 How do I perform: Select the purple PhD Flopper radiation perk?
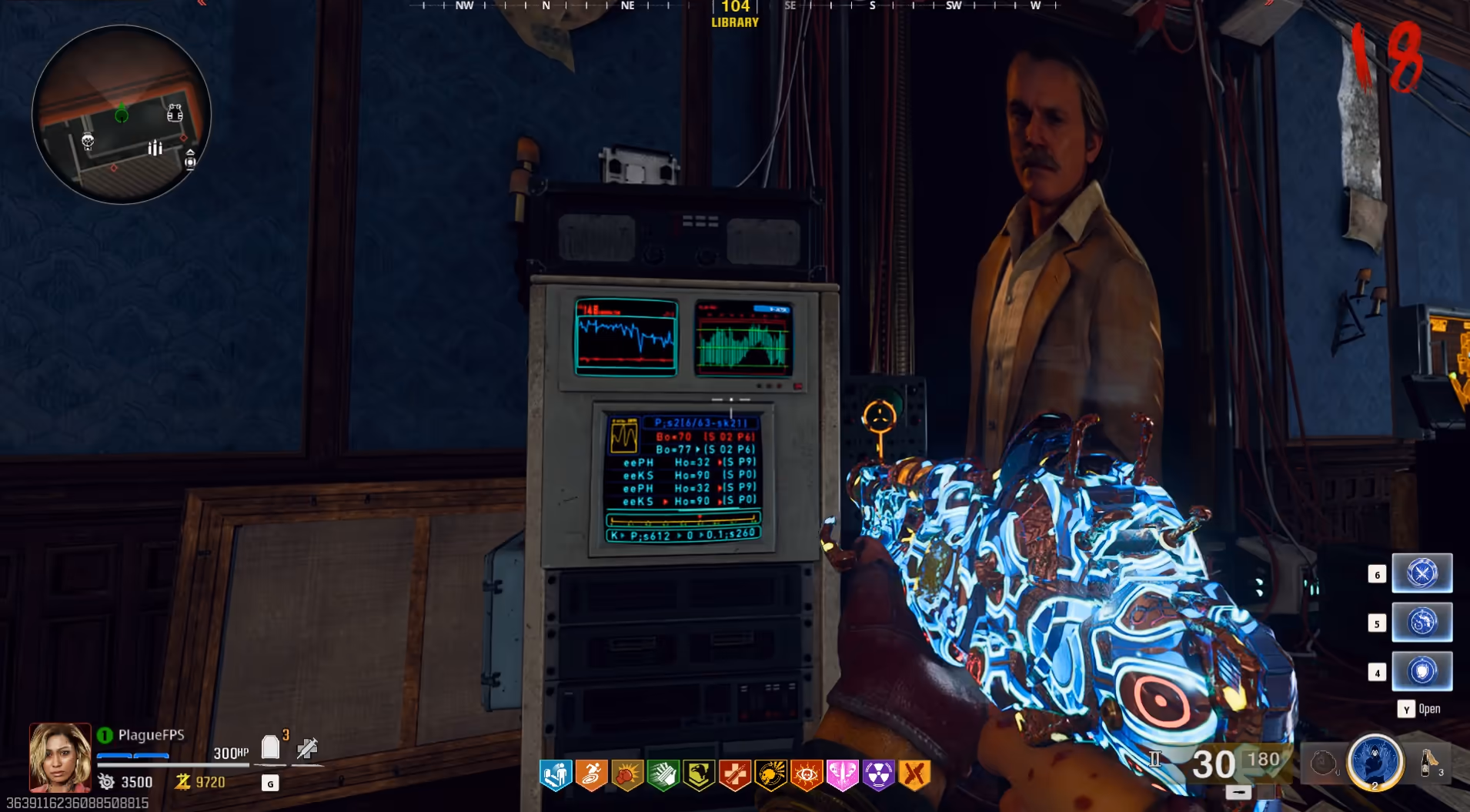tap(878, 775)
